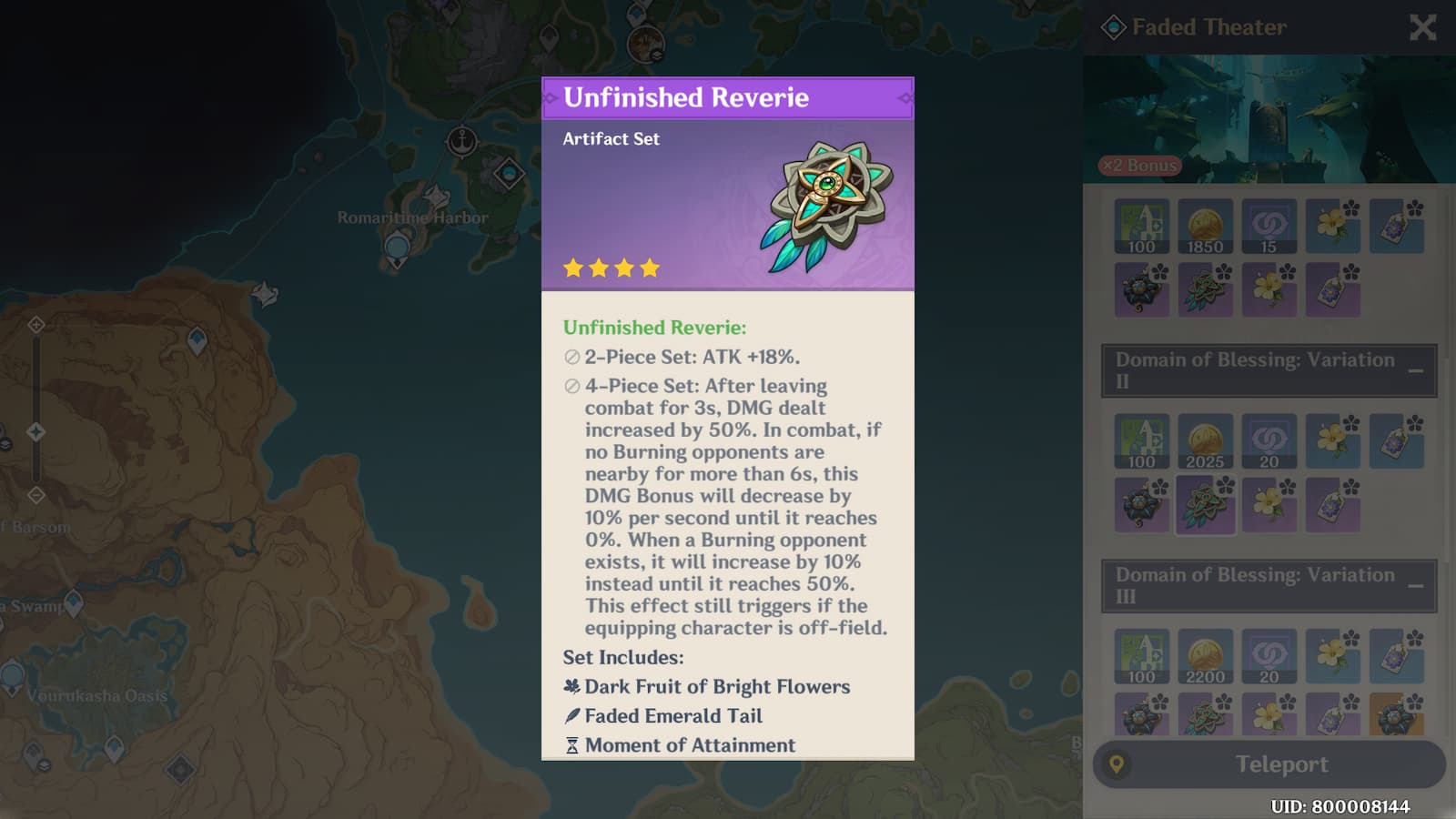
Task: Collapse the Domain of Blessing: Variation III section
Action: pyautogui.click(x=1415, y=585)
